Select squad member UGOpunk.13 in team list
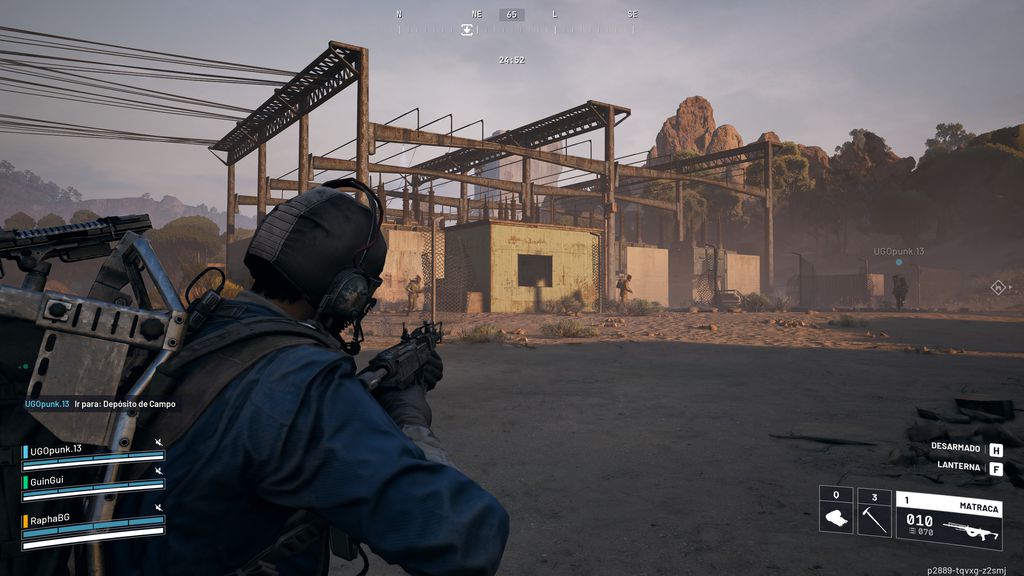The image size is (1024, 576). point(56,450)
